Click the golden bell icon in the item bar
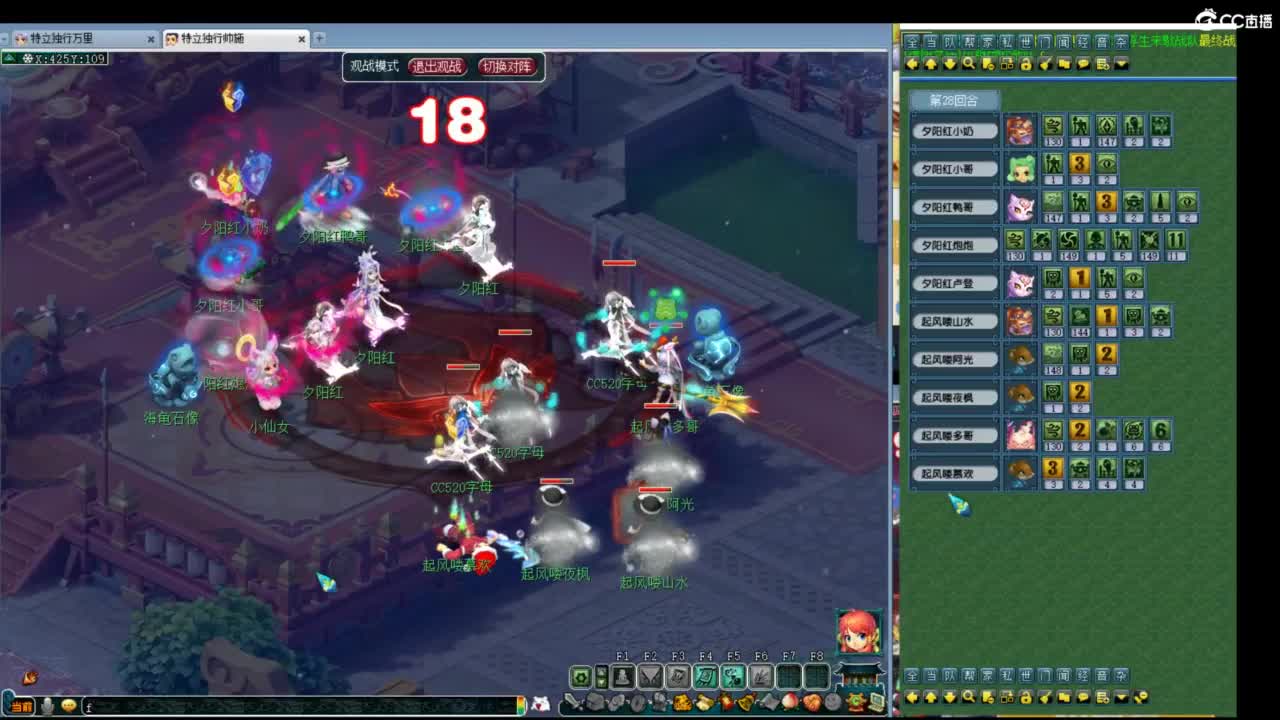 pyautogui.click(x=747, y=702)
